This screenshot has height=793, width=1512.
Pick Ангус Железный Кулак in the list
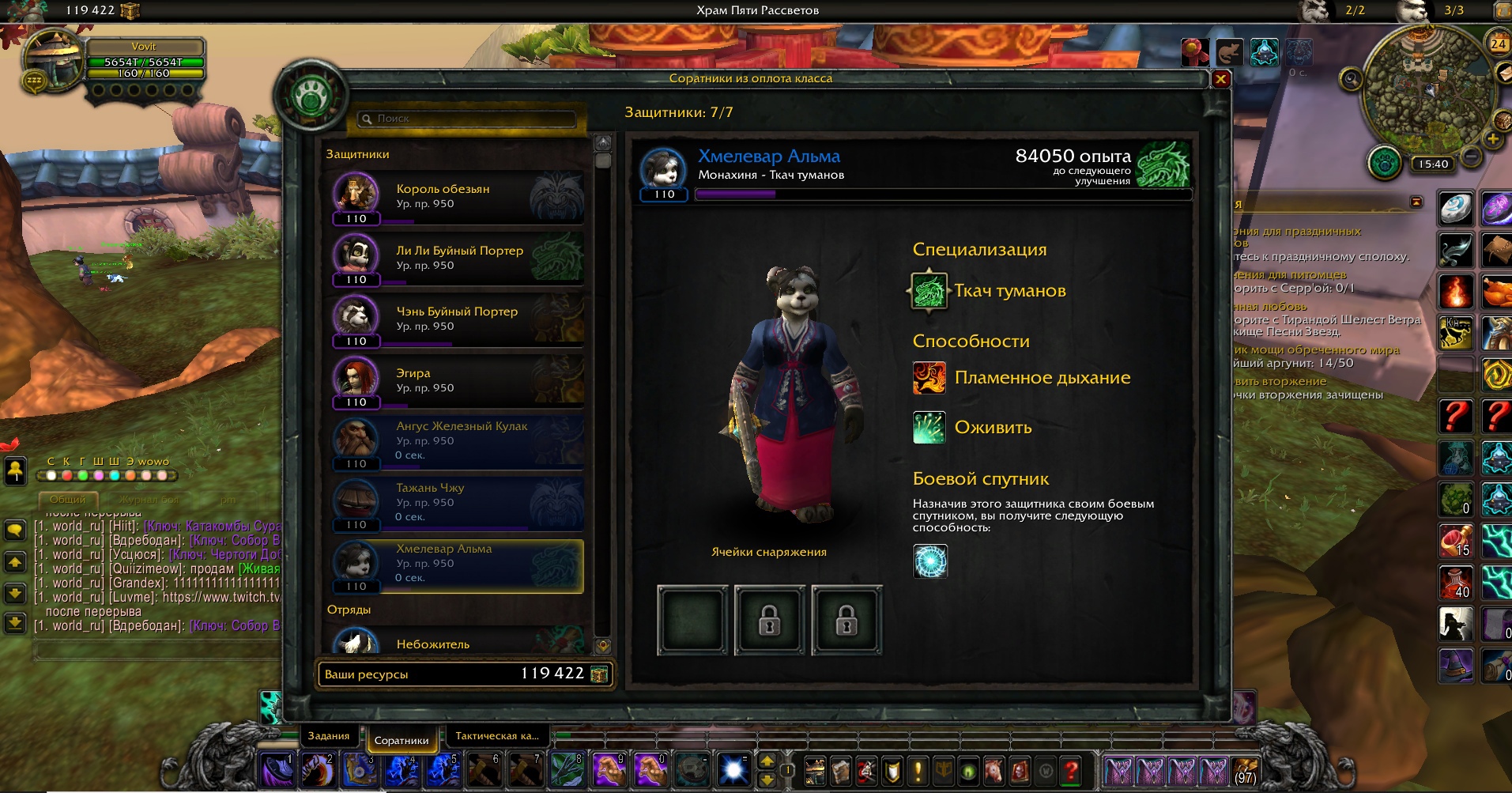pos(458,441)
